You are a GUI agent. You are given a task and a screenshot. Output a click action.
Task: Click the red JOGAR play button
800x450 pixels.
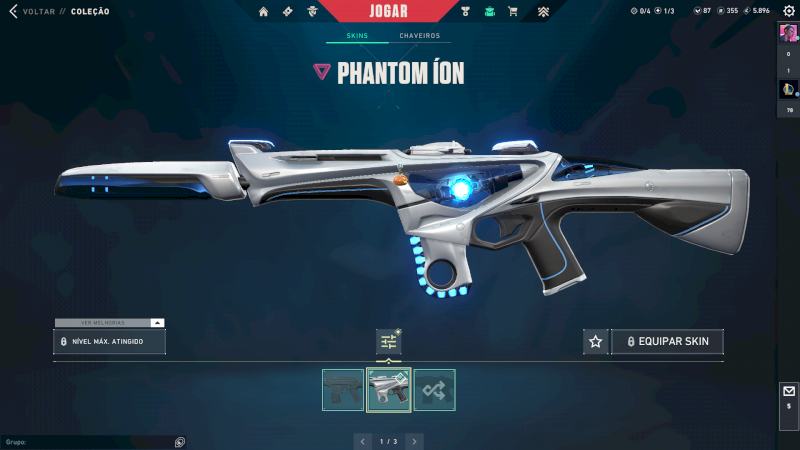point(388,11)
